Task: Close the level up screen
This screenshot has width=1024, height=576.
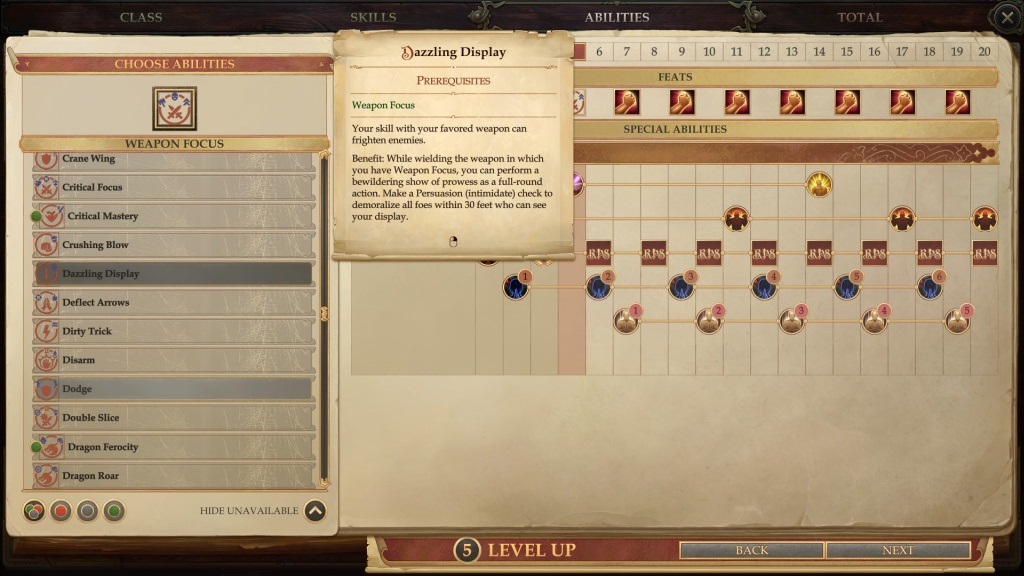Action: click(1006, 17)
